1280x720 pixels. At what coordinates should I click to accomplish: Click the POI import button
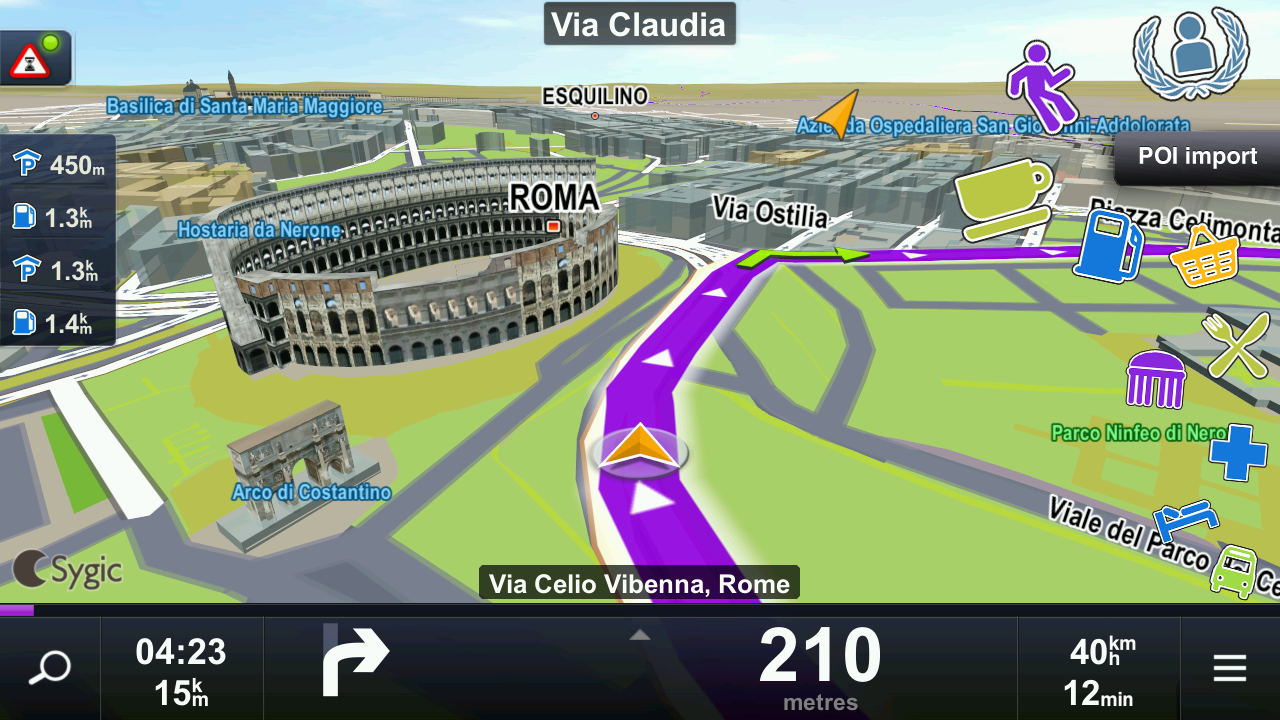tap(1196, 156)
